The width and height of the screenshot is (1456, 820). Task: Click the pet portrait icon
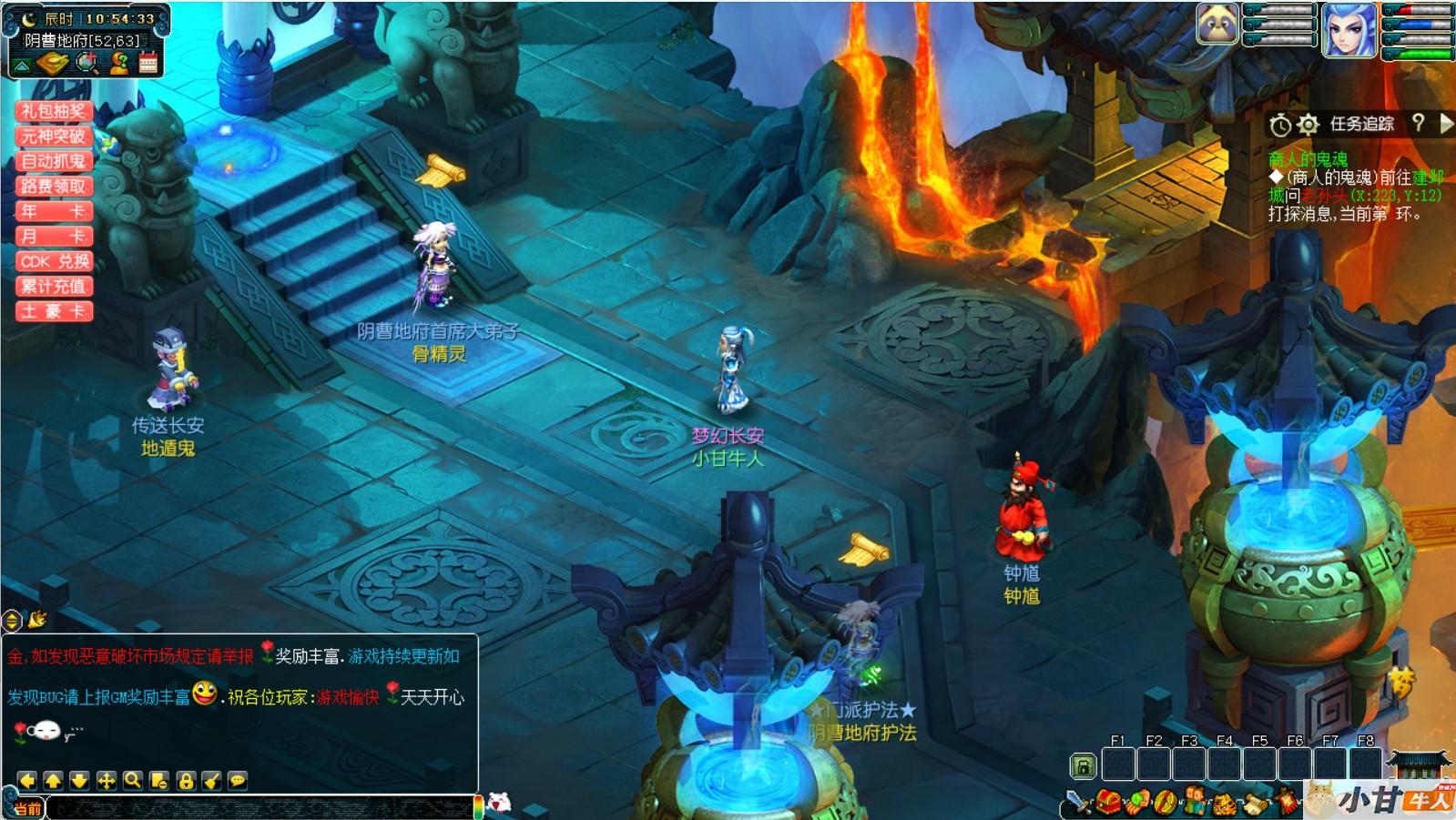pyautogui.click(x=1217, y=25)
